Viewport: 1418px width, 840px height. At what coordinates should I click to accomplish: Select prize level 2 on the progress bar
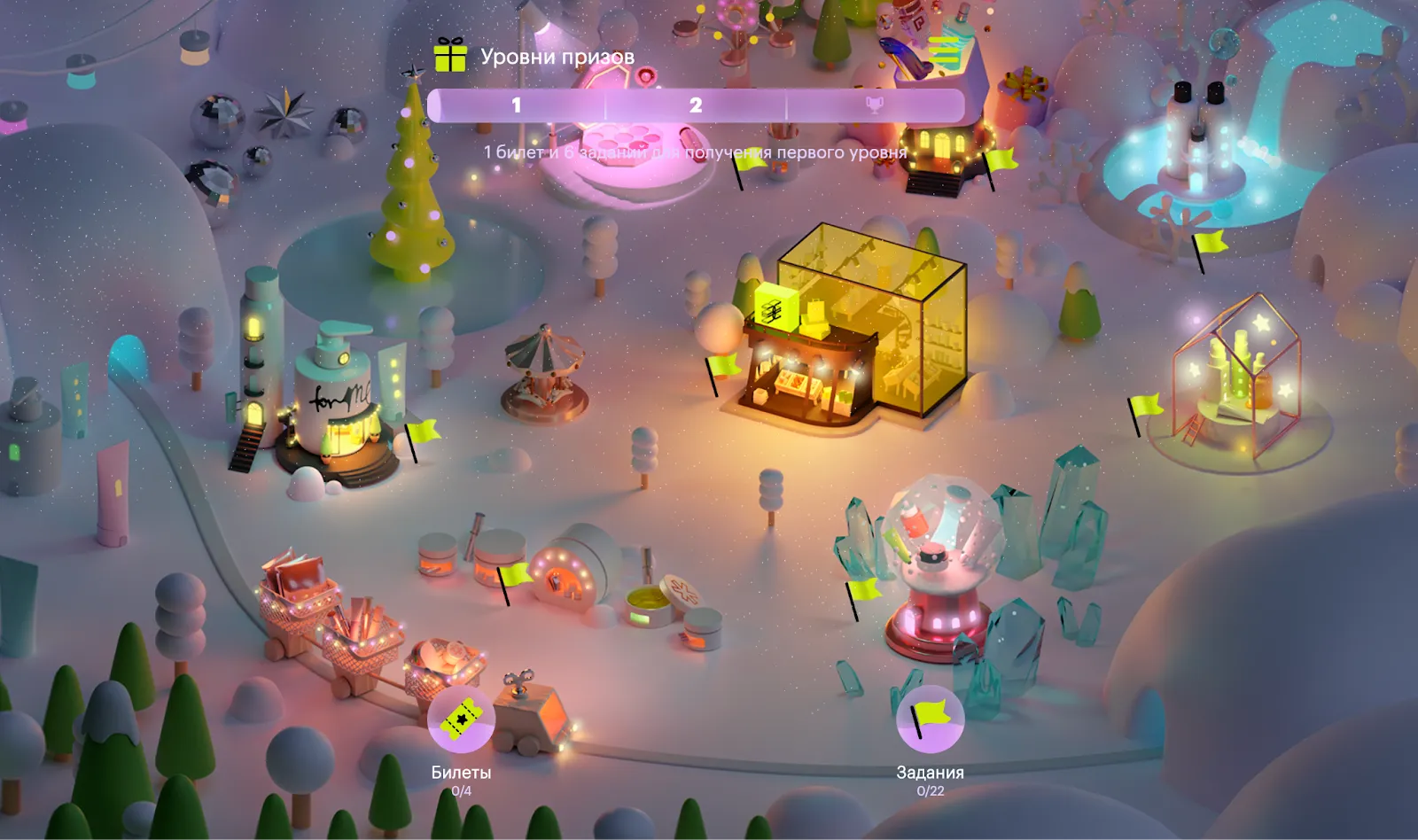coord(696,105)
